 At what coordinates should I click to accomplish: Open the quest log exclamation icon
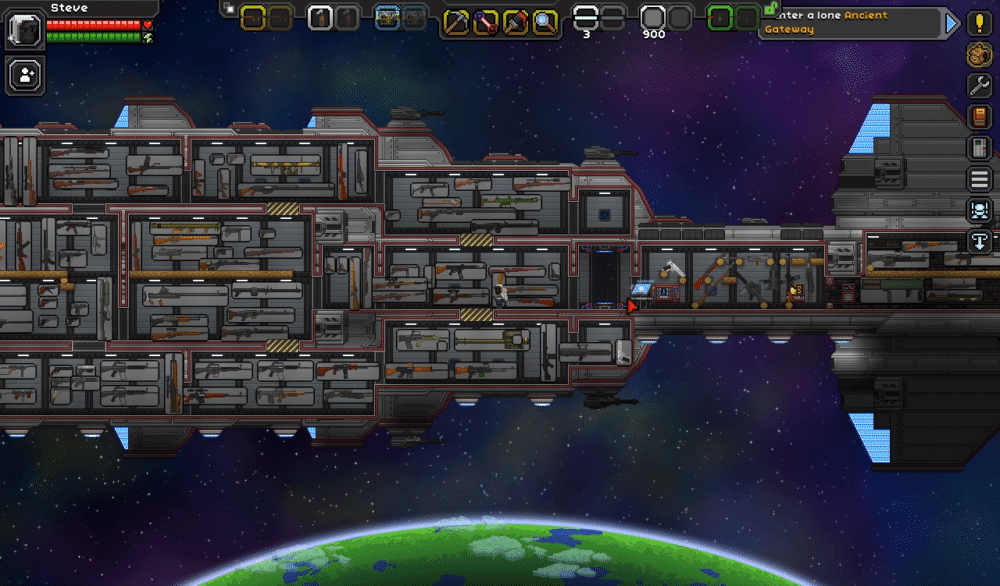980,23
